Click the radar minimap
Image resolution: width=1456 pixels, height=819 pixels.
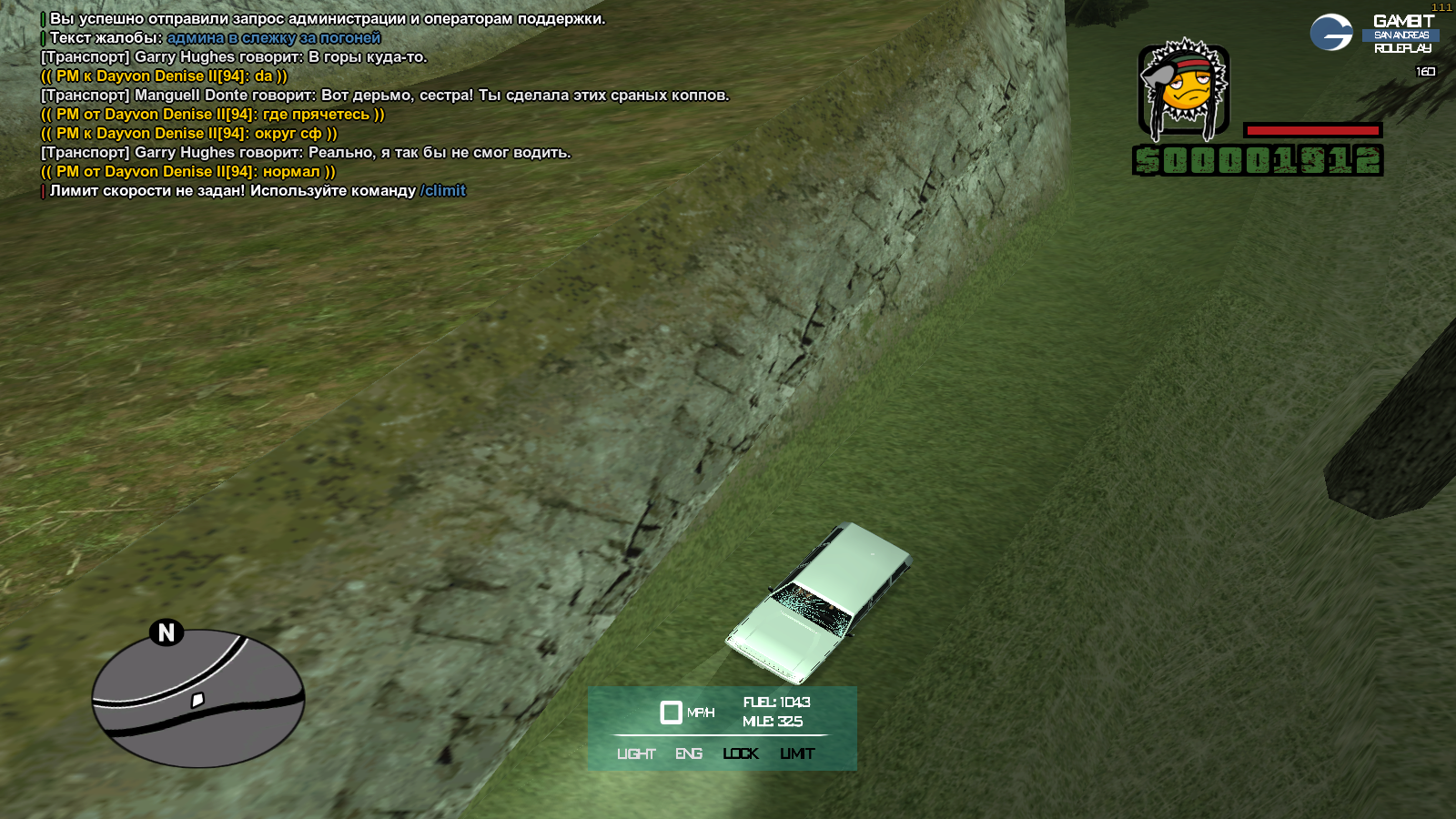click(x=198, y=699)
